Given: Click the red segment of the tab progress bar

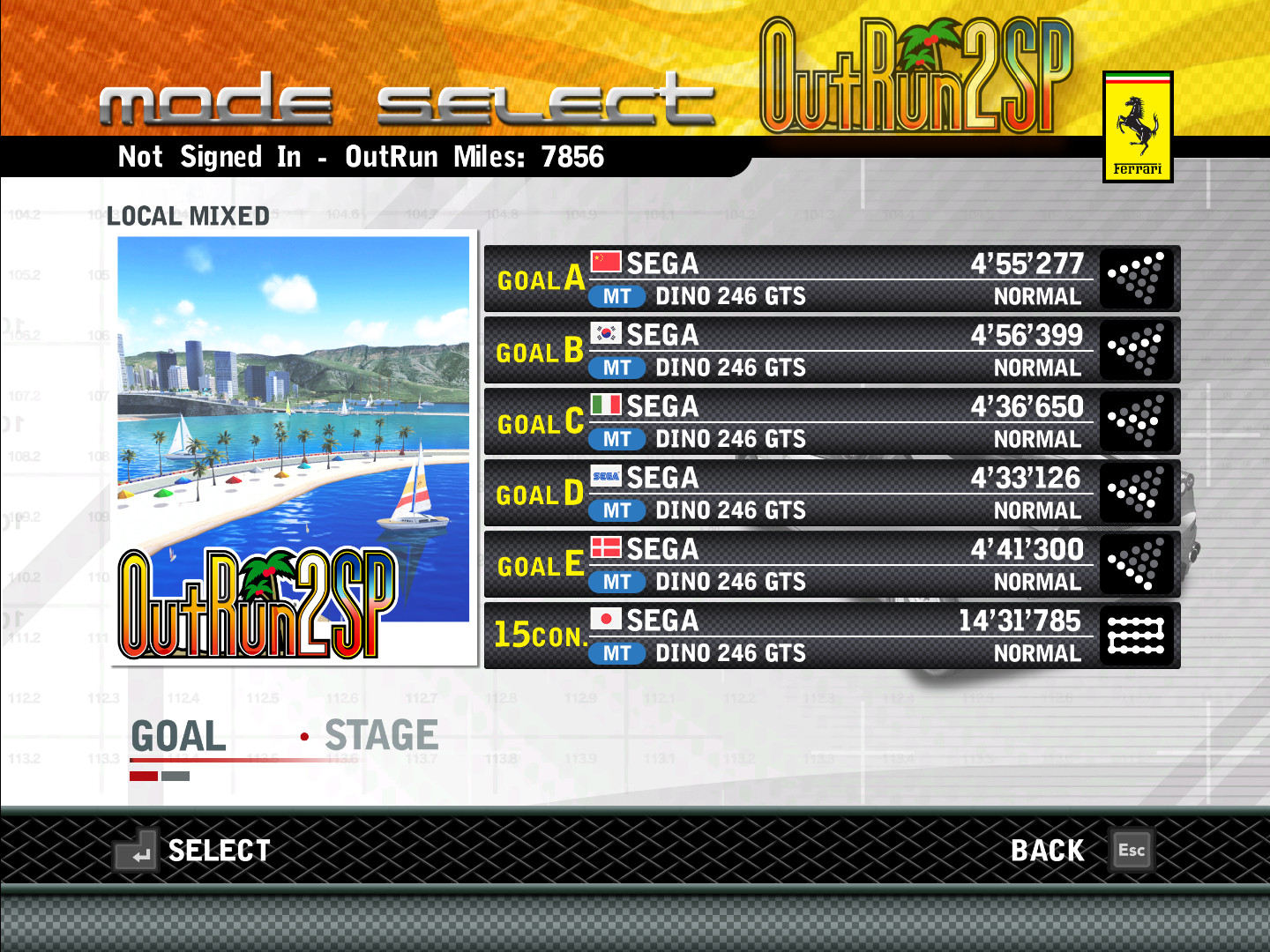Looking at the screenshot, I should pyautogui.click(x=142, y=775).
